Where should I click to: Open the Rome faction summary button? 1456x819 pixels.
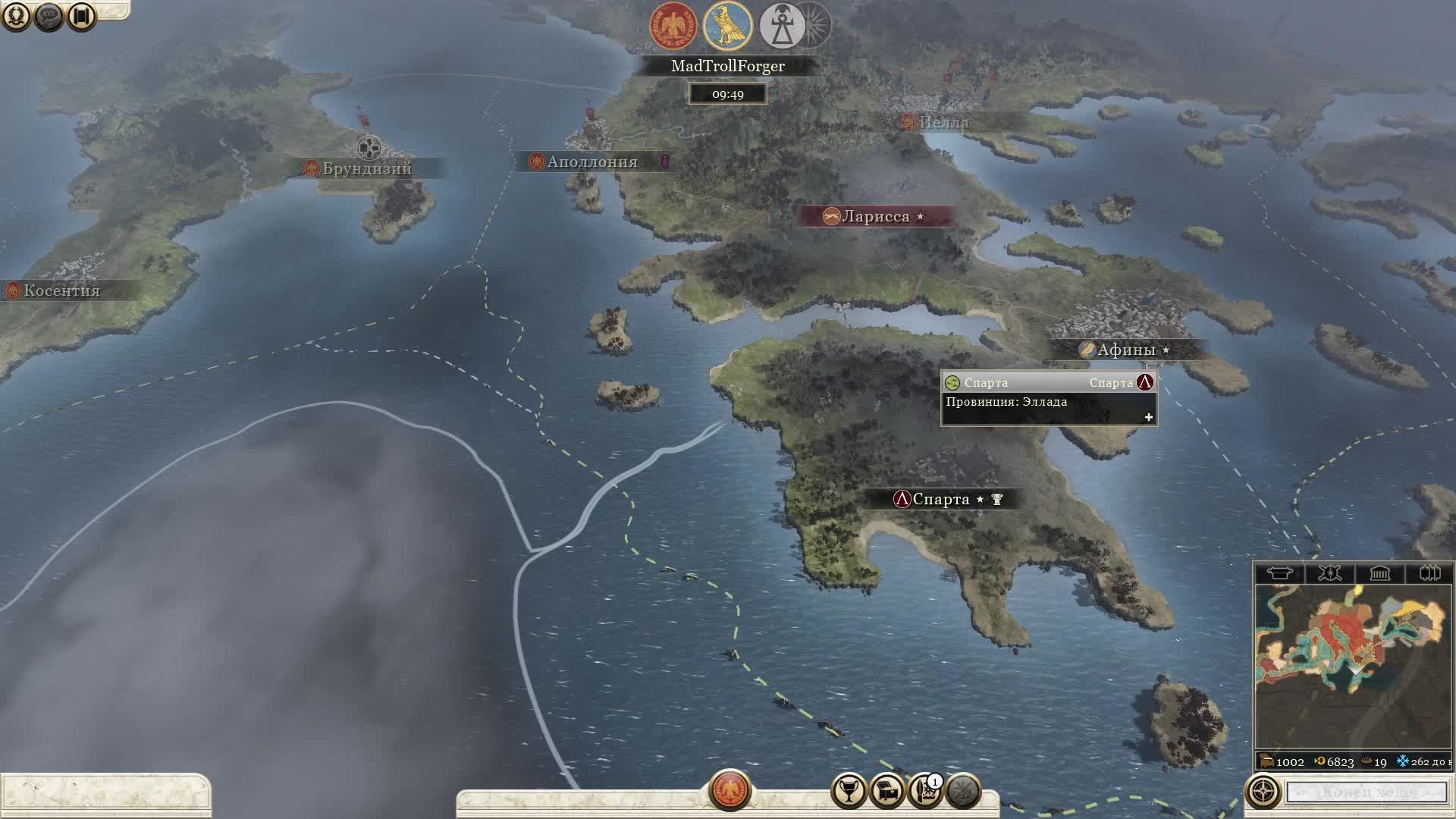tap(730, 790)
